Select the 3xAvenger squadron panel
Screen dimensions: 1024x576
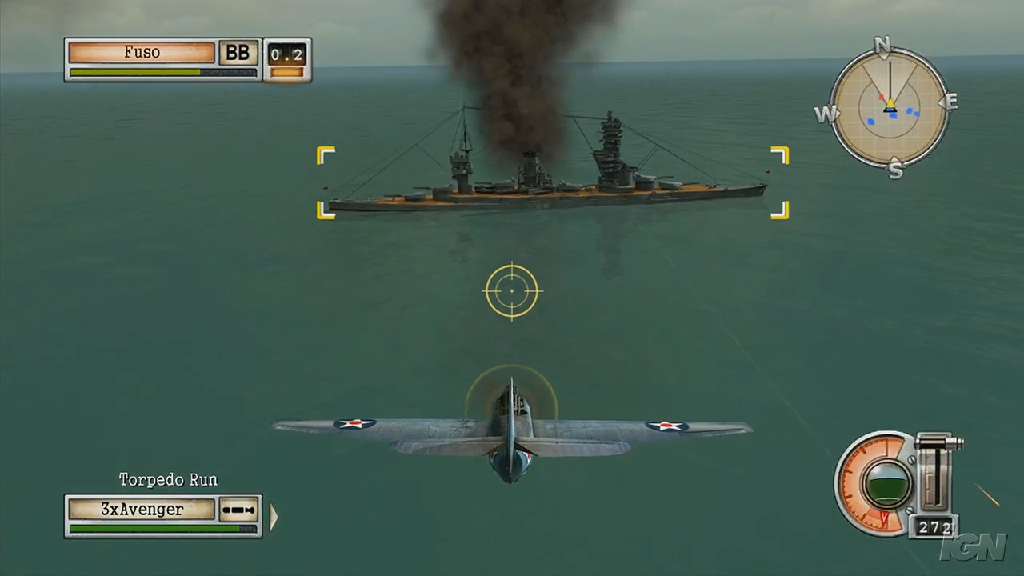[x=142, y=509]
